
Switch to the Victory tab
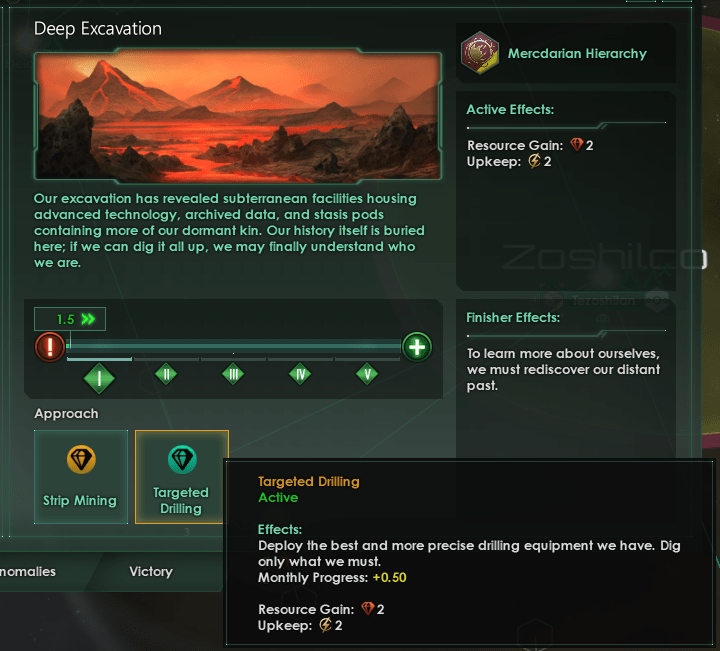[151, 572]
